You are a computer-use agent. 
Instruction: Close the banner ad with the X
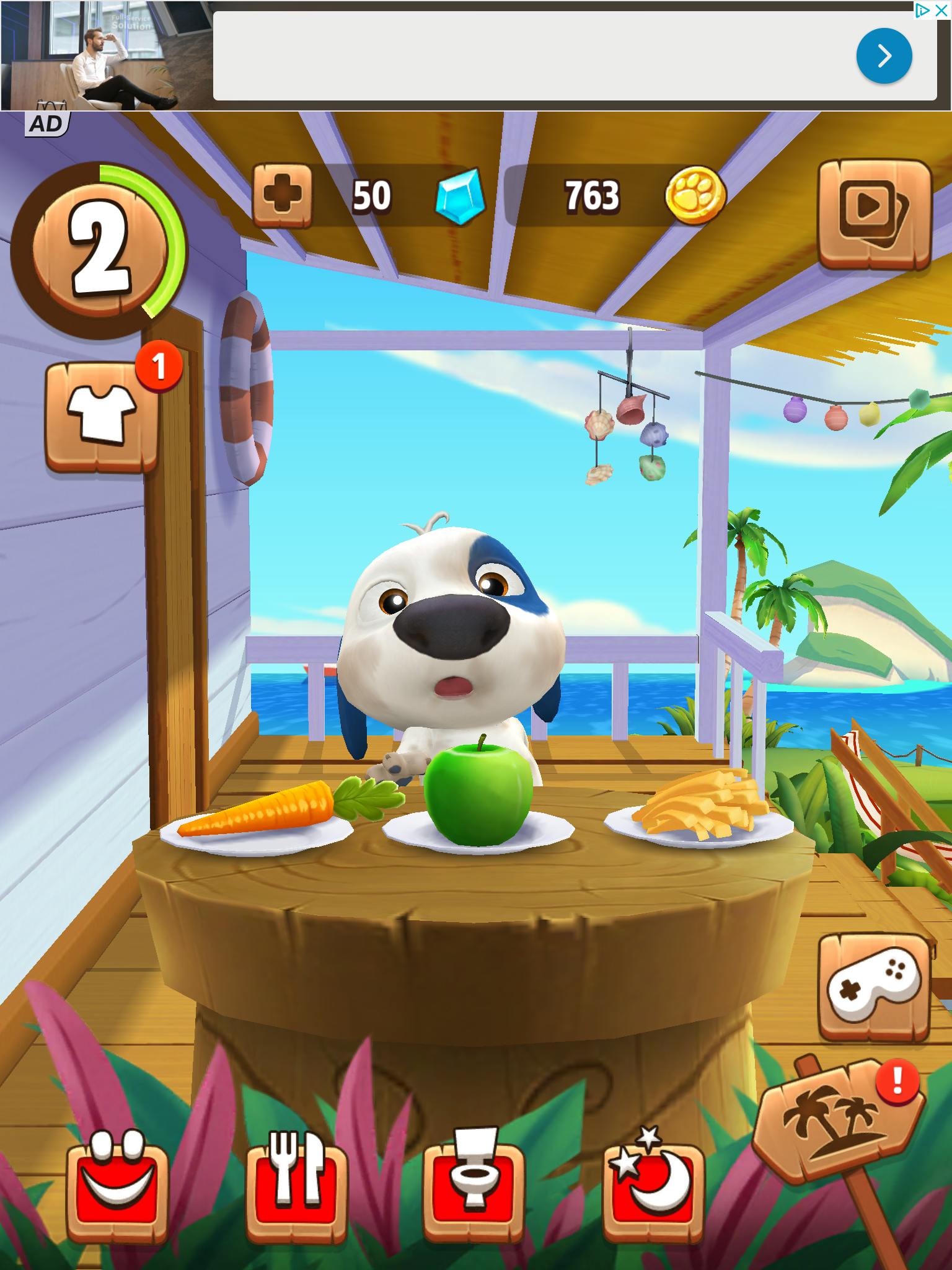pos(941,11)
